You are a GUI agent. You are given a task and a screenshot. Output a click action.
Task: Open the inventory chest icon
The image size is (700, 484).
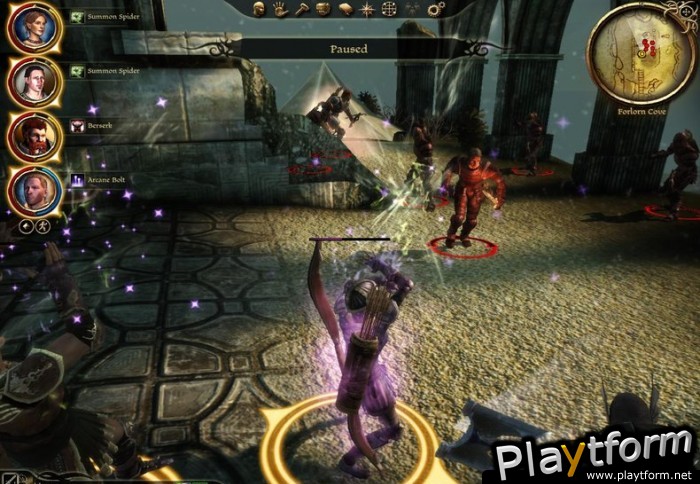click(323, 9)
